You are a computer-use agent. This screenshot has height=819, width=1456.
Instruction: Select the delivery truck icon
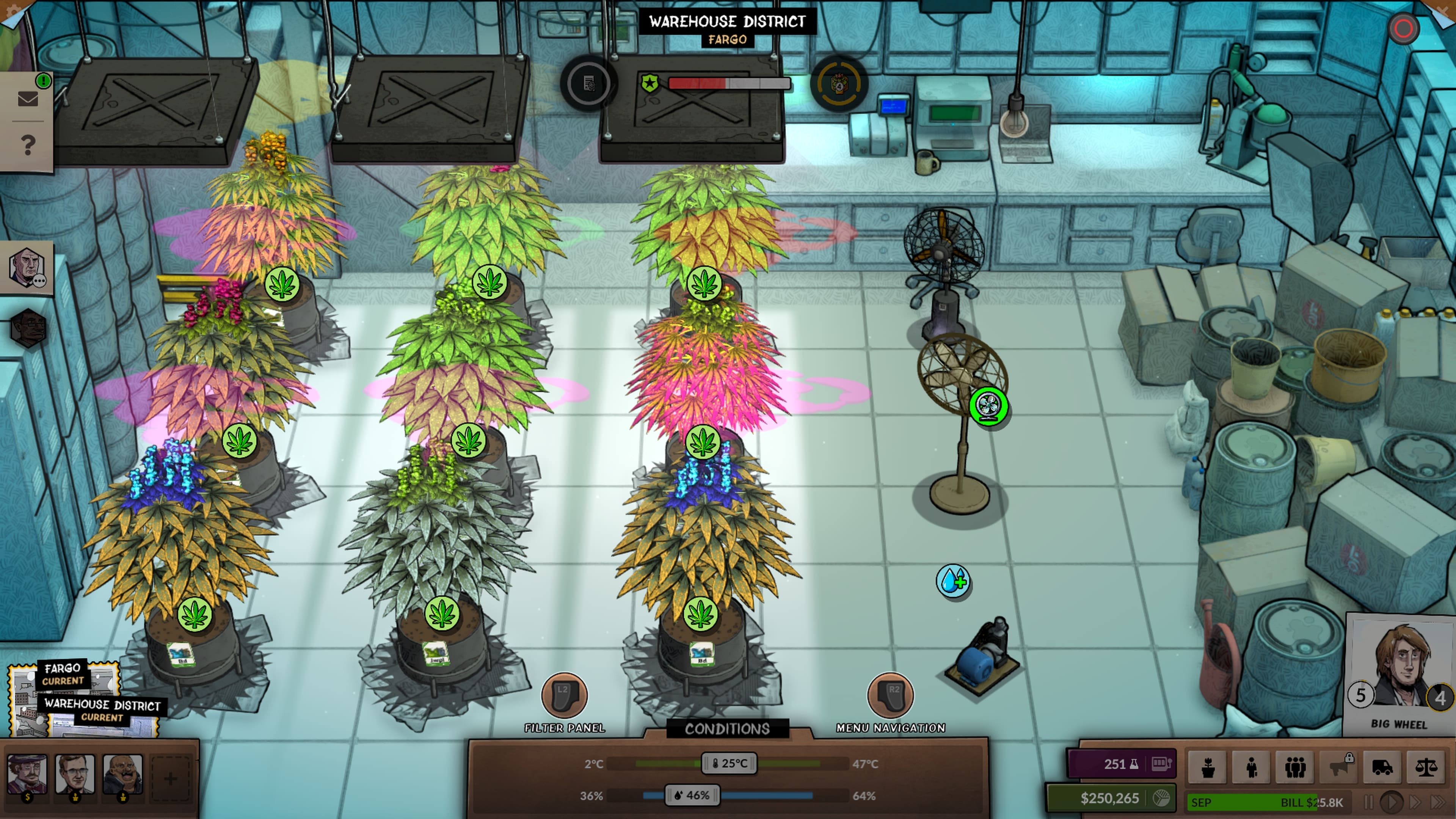(1382, 767)
